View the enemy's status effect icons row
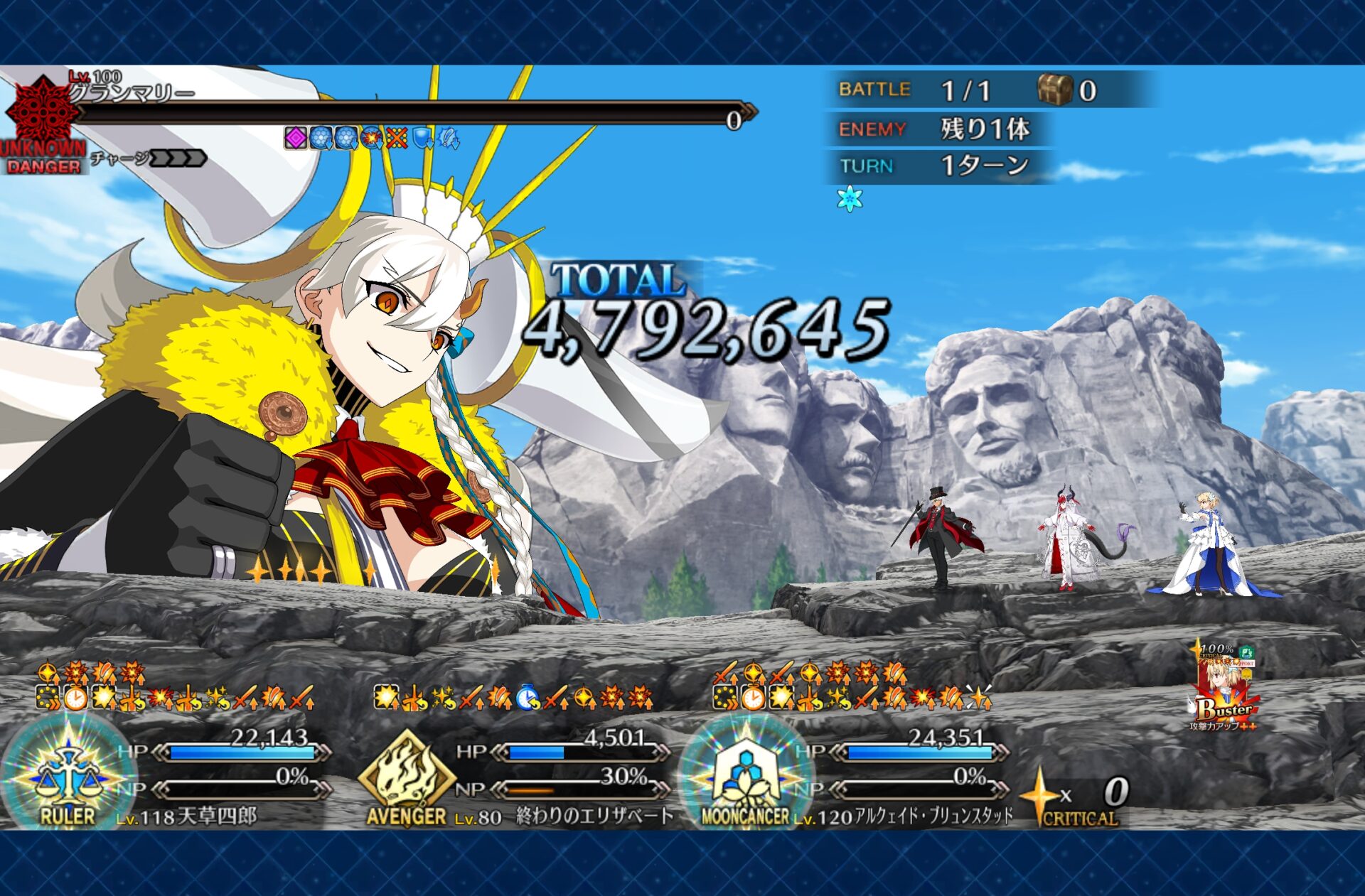The height and width of the screenshot is (896, 1365). click(x=372, y=138)
